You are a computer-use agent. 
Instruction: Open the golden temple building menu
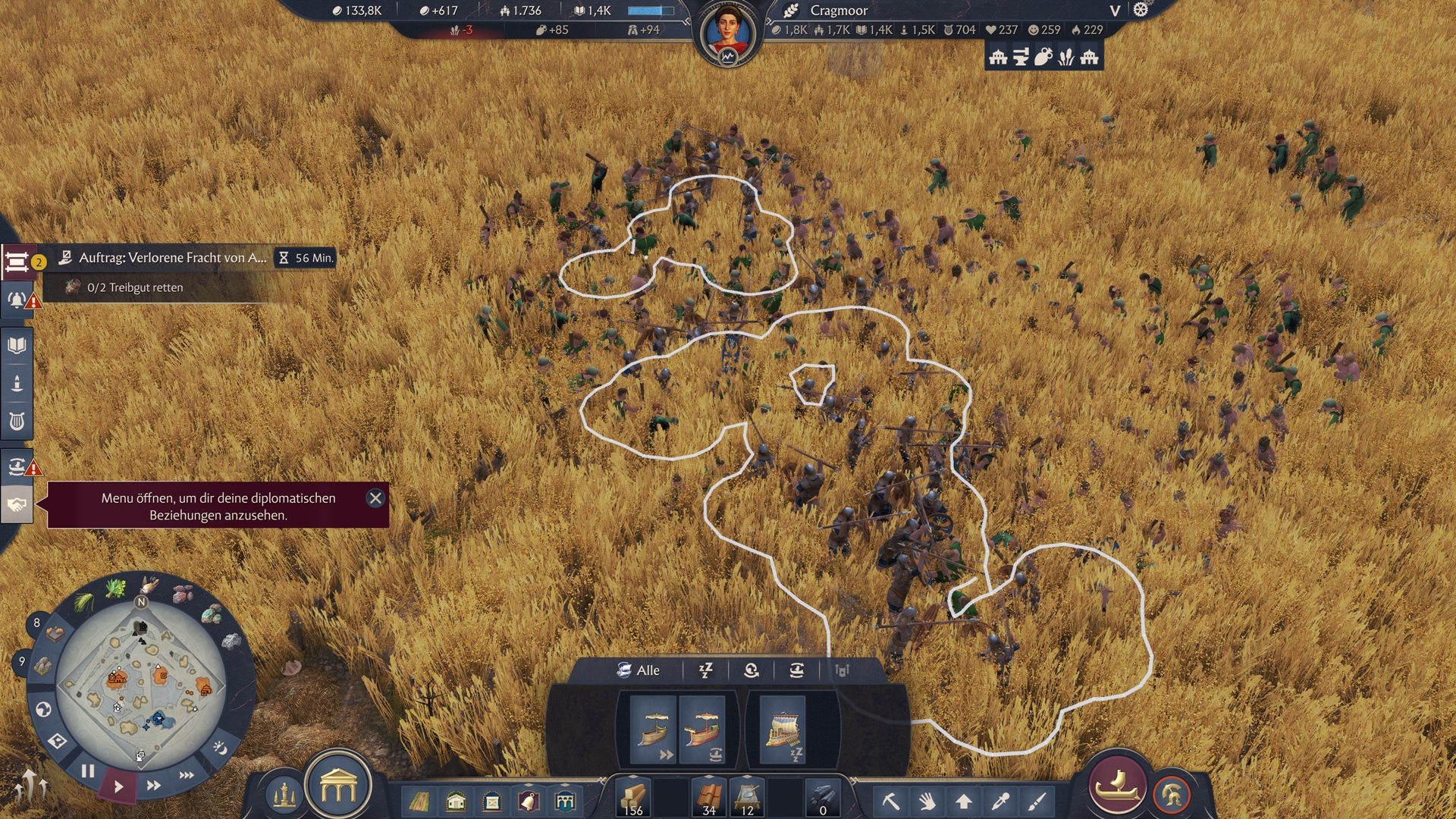pos(338,789)
